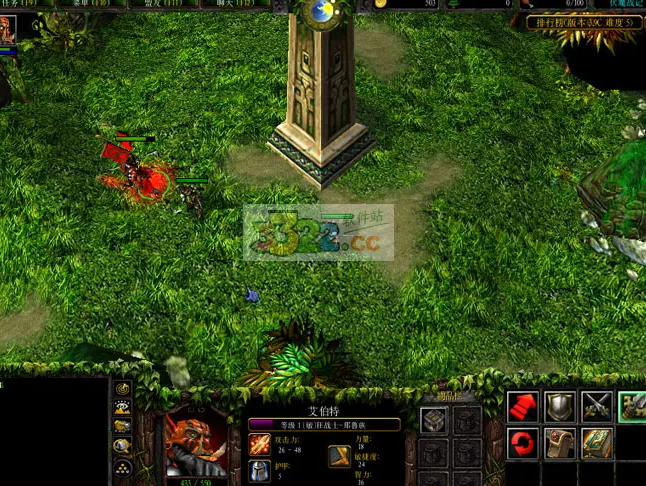Image resolution: width=646 pixels, height=486 pixels.
Task: Activate the Hold Position shield command
Action: [559, 406]
